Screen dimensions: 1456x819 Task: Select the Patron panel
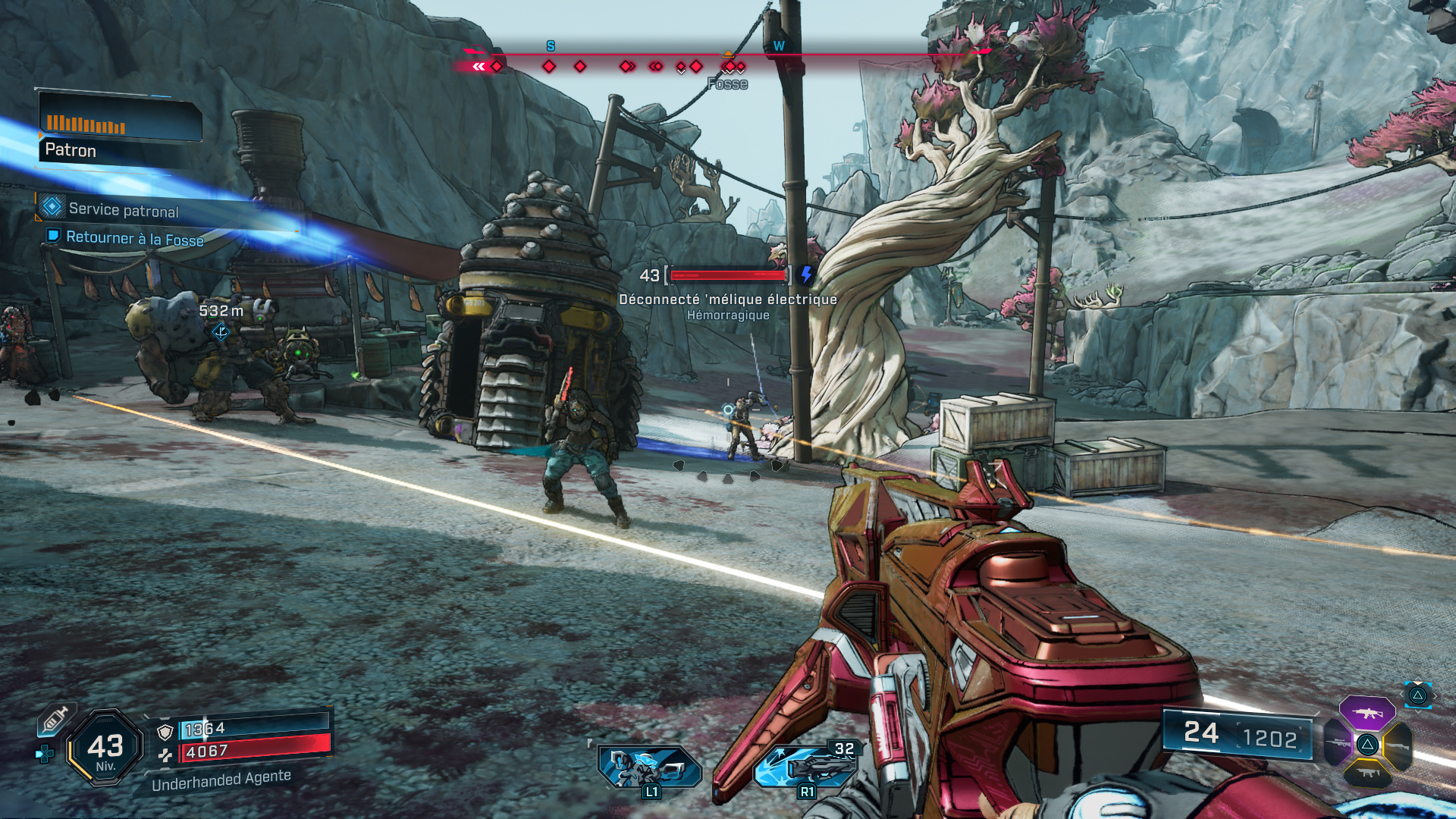120,129
